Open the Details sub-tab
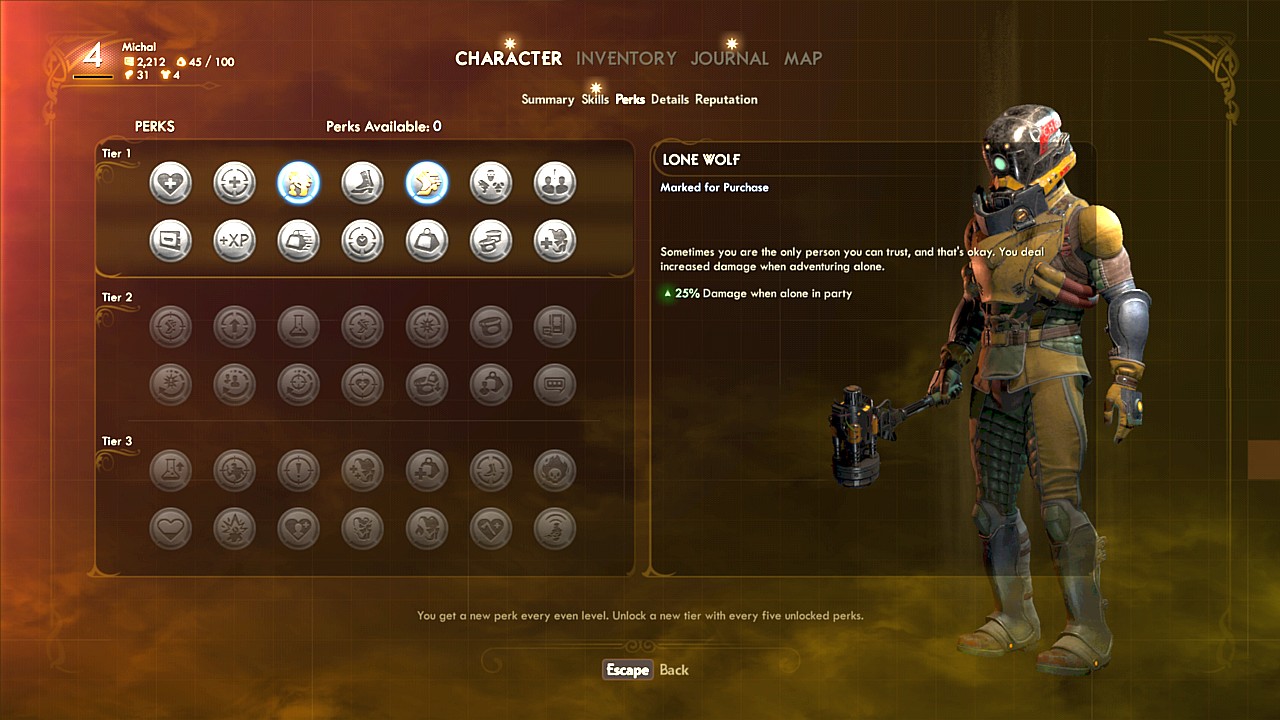Image resolution: width=1280 pixels, height=720 pixels. click(x=670, y=100)
